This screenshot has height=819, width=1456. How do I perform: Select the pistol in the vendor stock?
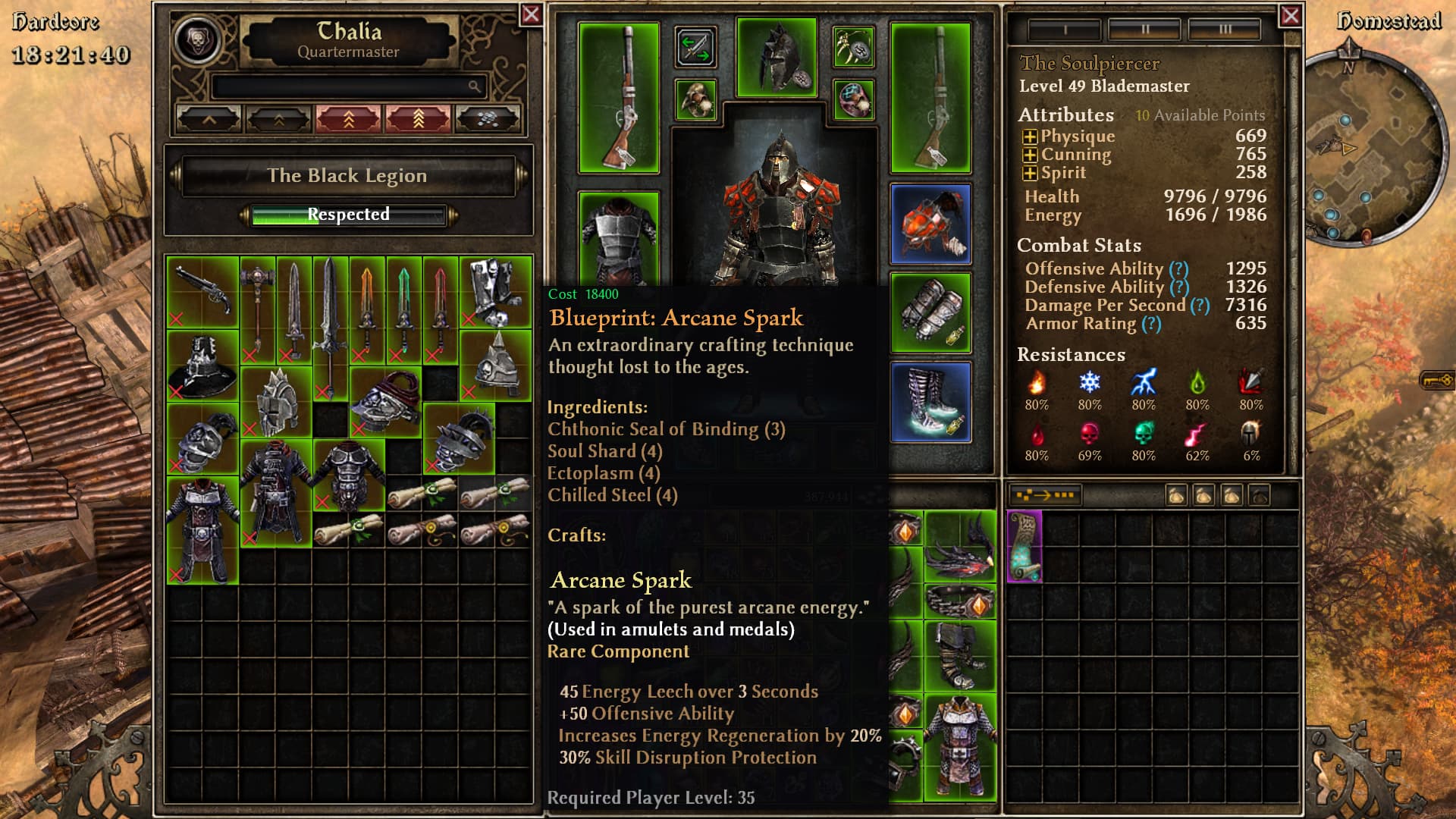pyautogui.click(x=202, y=292)
